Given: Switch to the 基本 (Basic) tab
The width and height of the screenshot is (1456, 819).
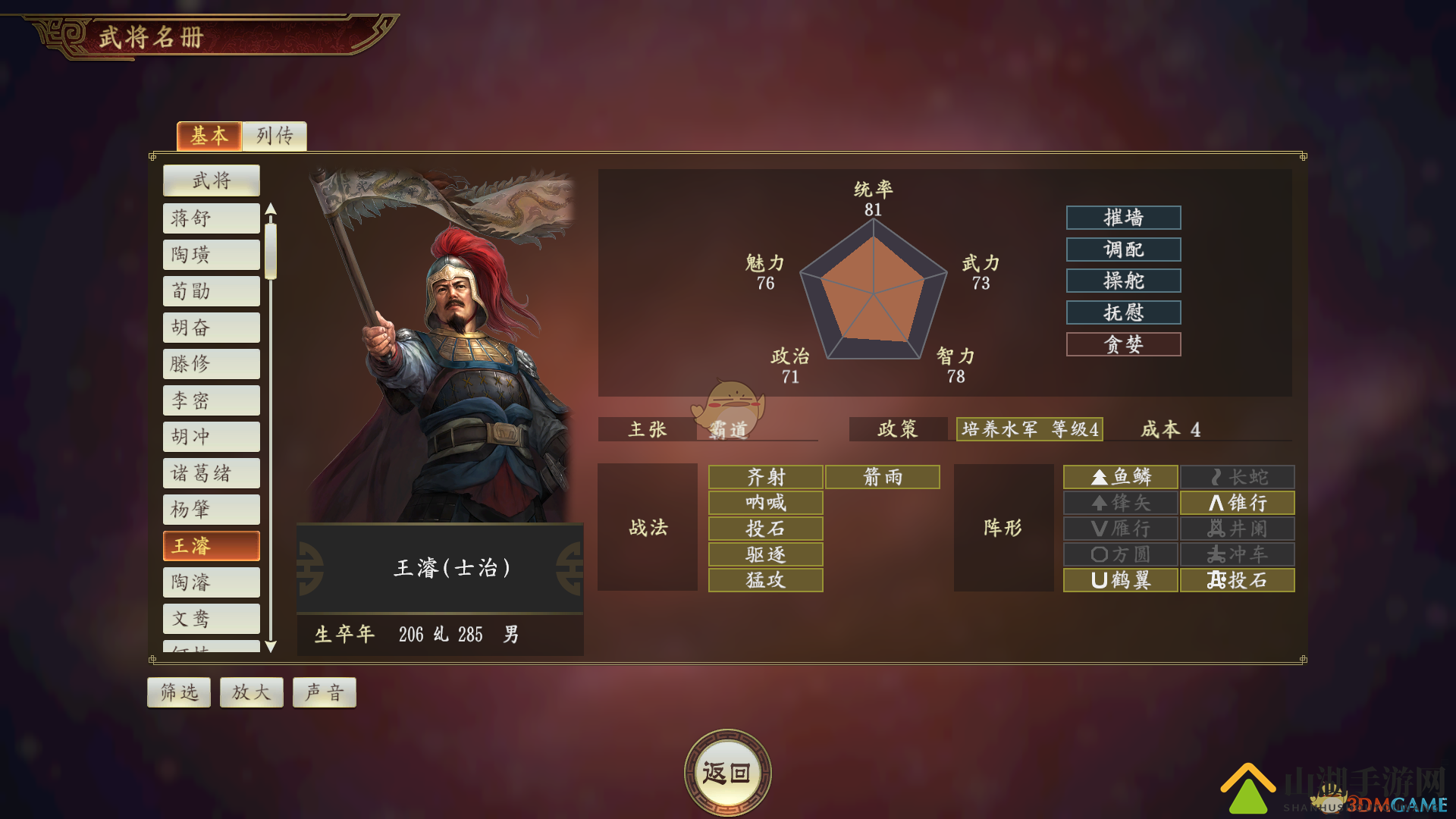Looking at the screenshot, I should (209, 136).
